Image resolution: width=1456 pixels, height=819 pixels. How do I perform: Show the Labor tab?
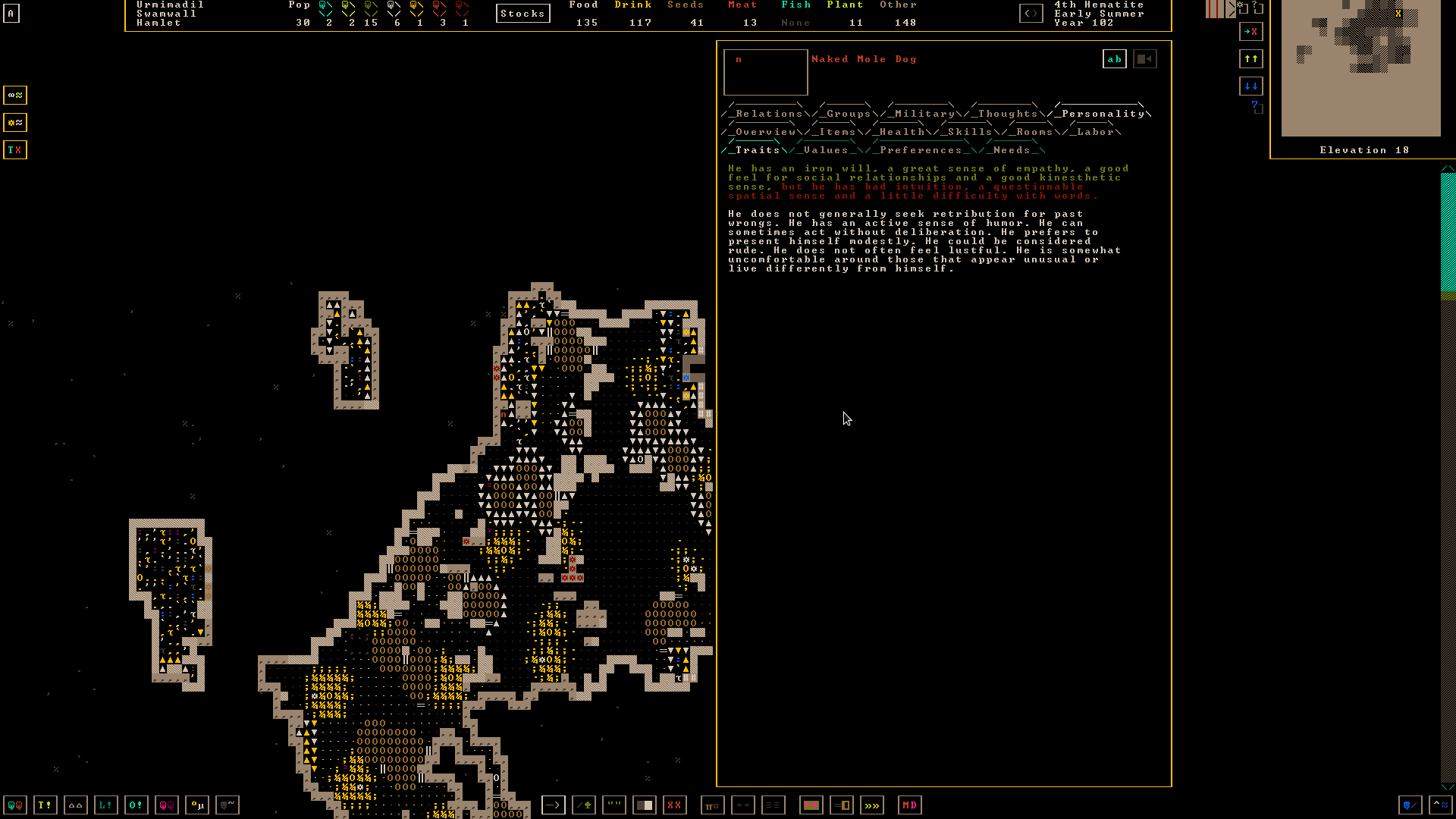point(1095,132)
